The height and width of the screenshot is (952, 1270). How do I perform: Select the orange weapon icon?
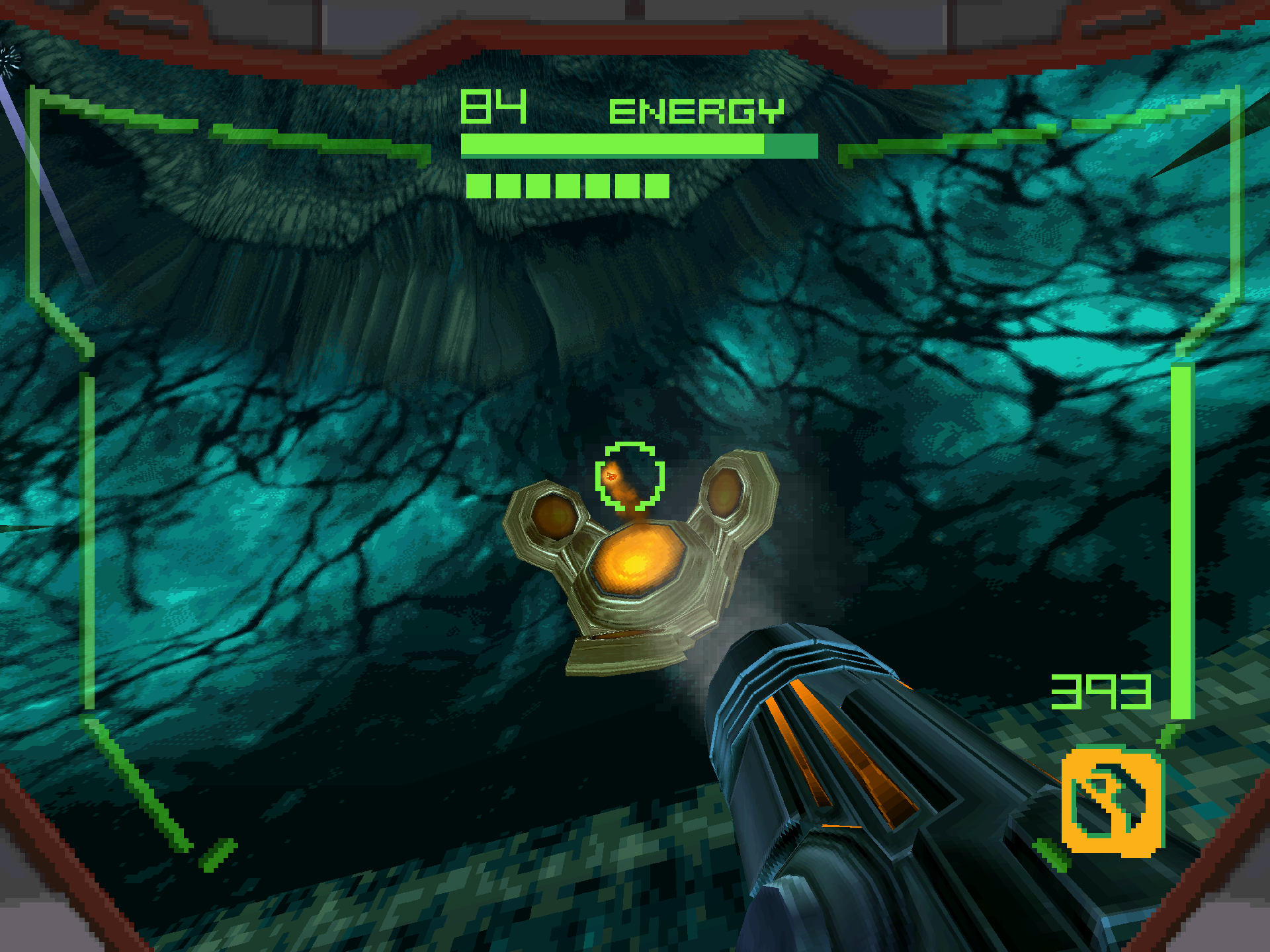click(1111, 801)
